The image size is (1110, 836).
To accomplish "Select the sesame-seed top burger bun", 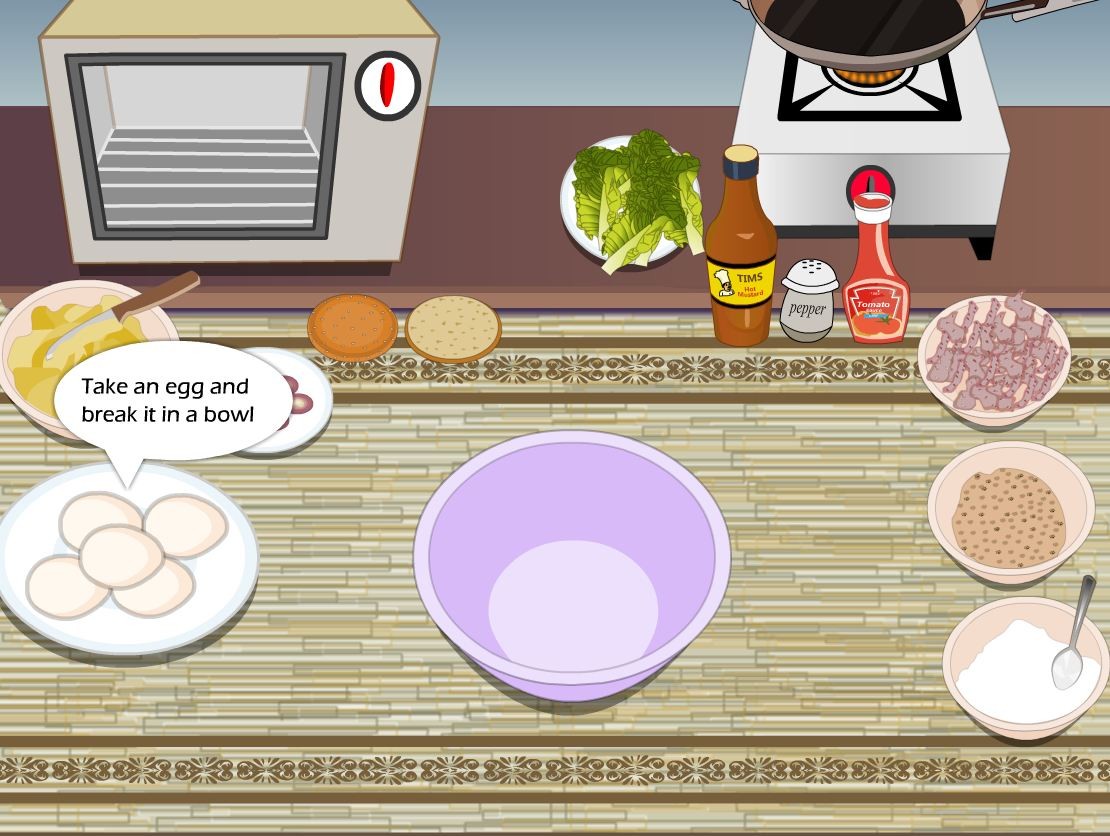I will pyautogui.click(x=352, y=325).
